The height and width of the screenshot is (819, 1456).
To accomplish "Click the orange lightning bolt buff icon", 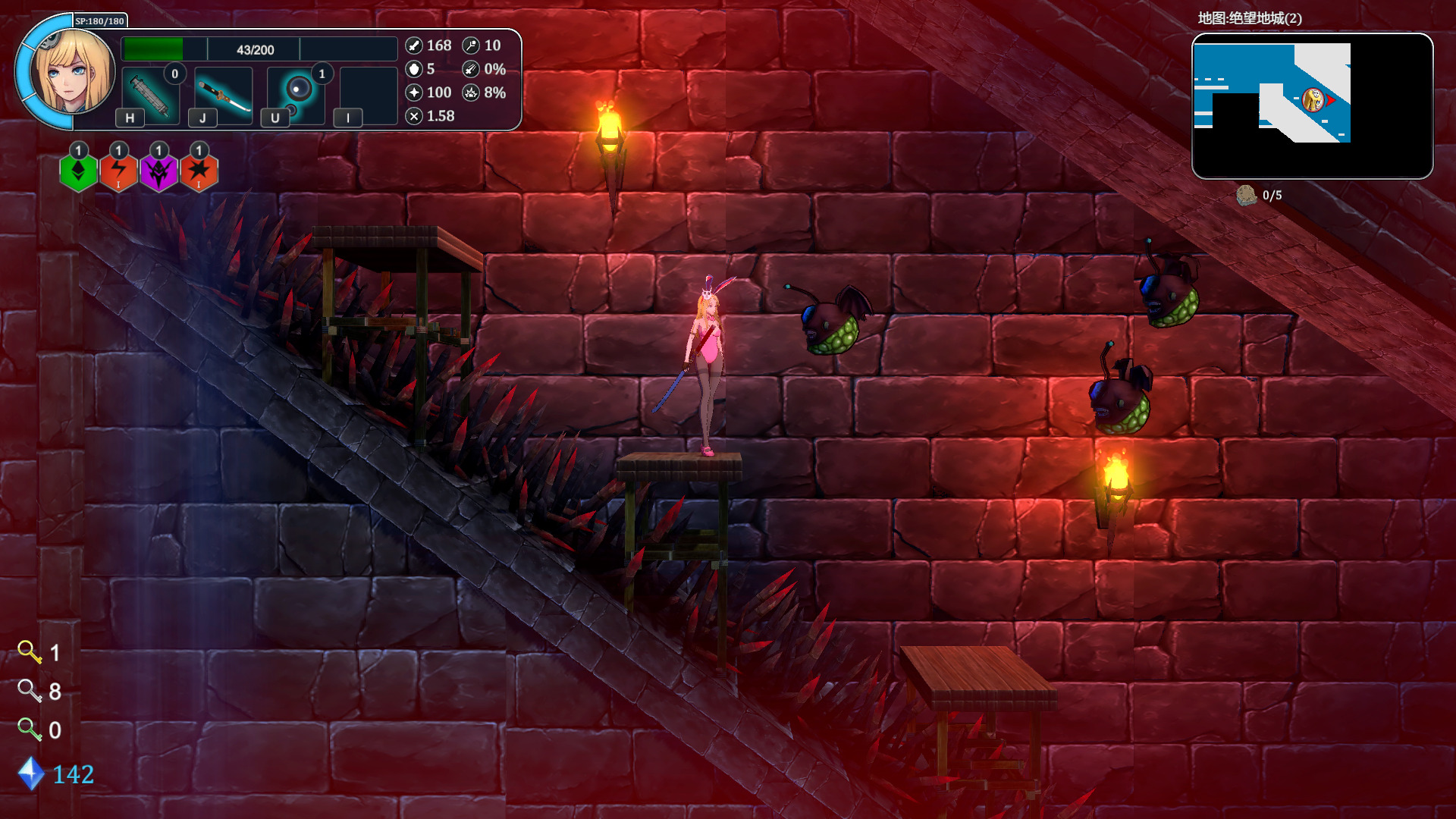I will point(118,172).
